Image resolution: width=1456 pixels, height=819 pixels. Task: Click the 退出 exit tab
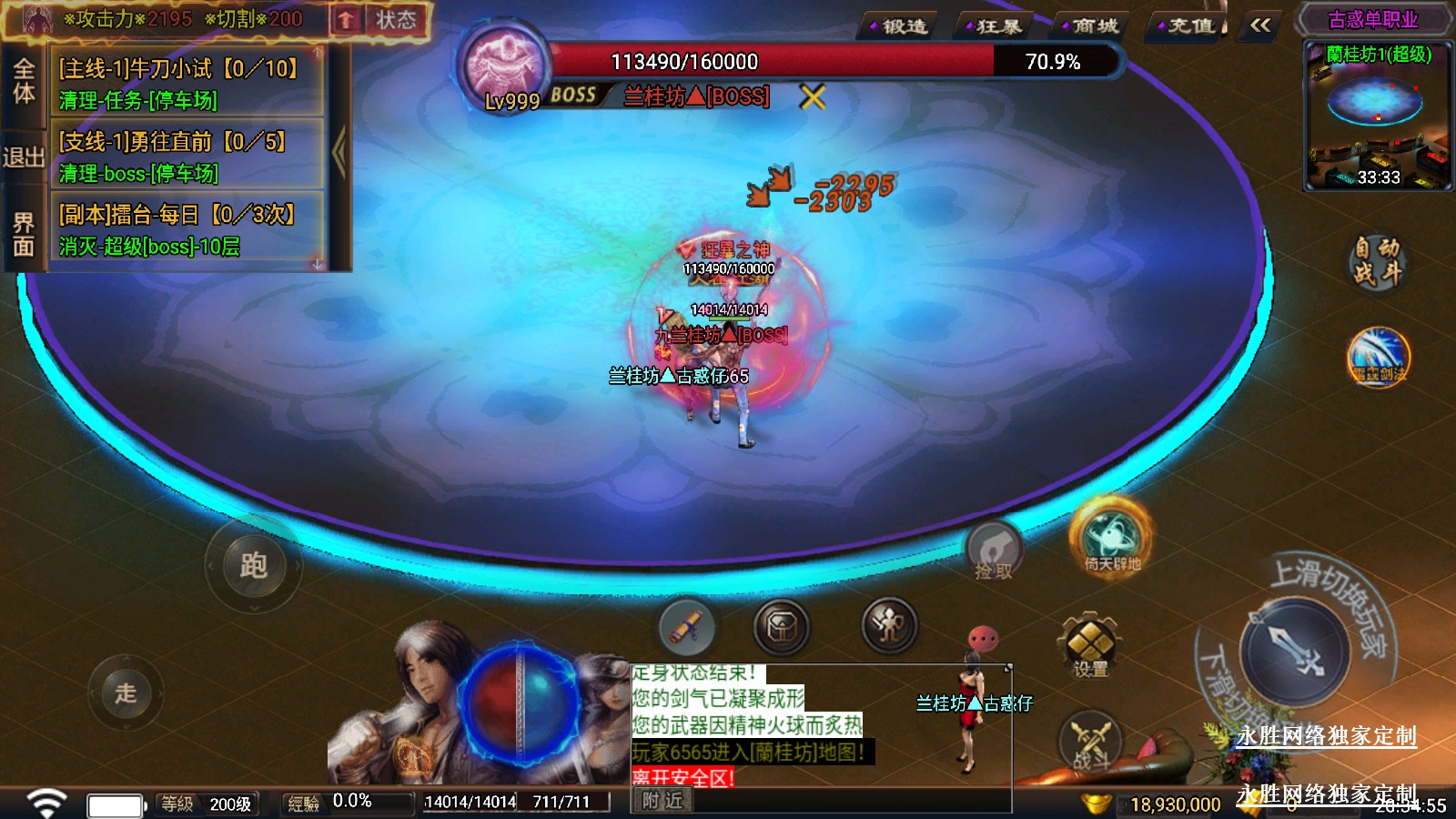[23, 157]
